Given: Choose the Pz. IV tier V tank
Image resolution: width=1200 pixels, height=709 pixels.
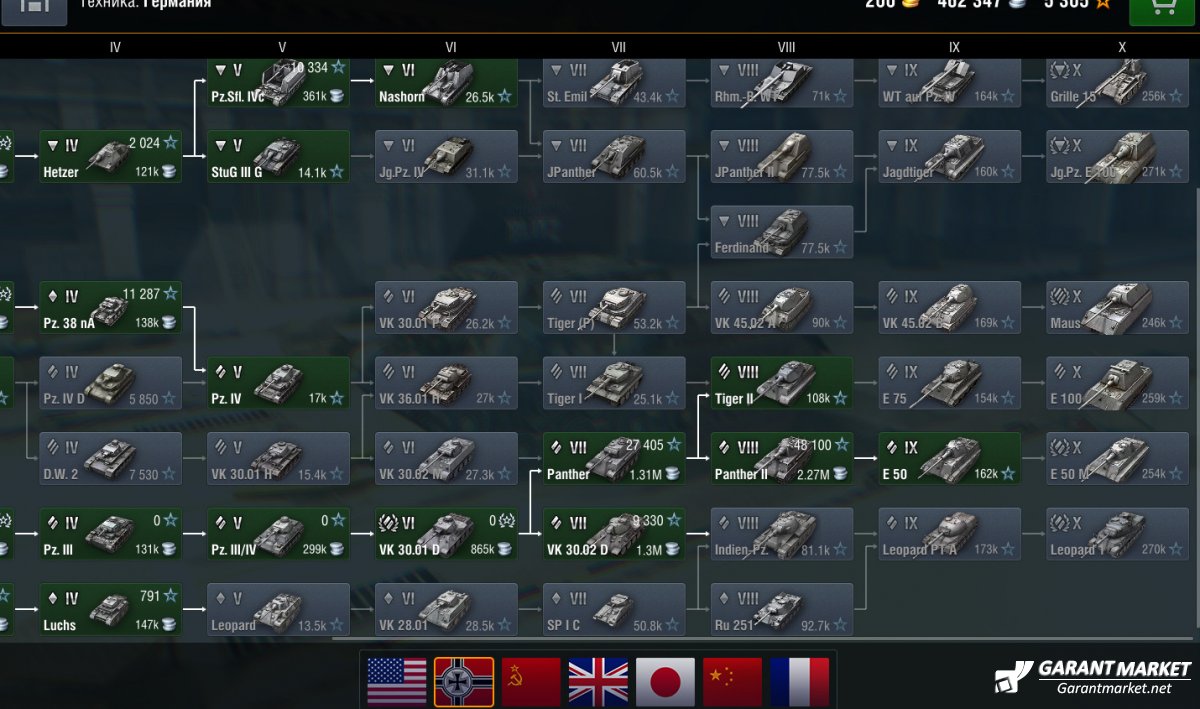Looking at the screenshot, I should 279,383.
